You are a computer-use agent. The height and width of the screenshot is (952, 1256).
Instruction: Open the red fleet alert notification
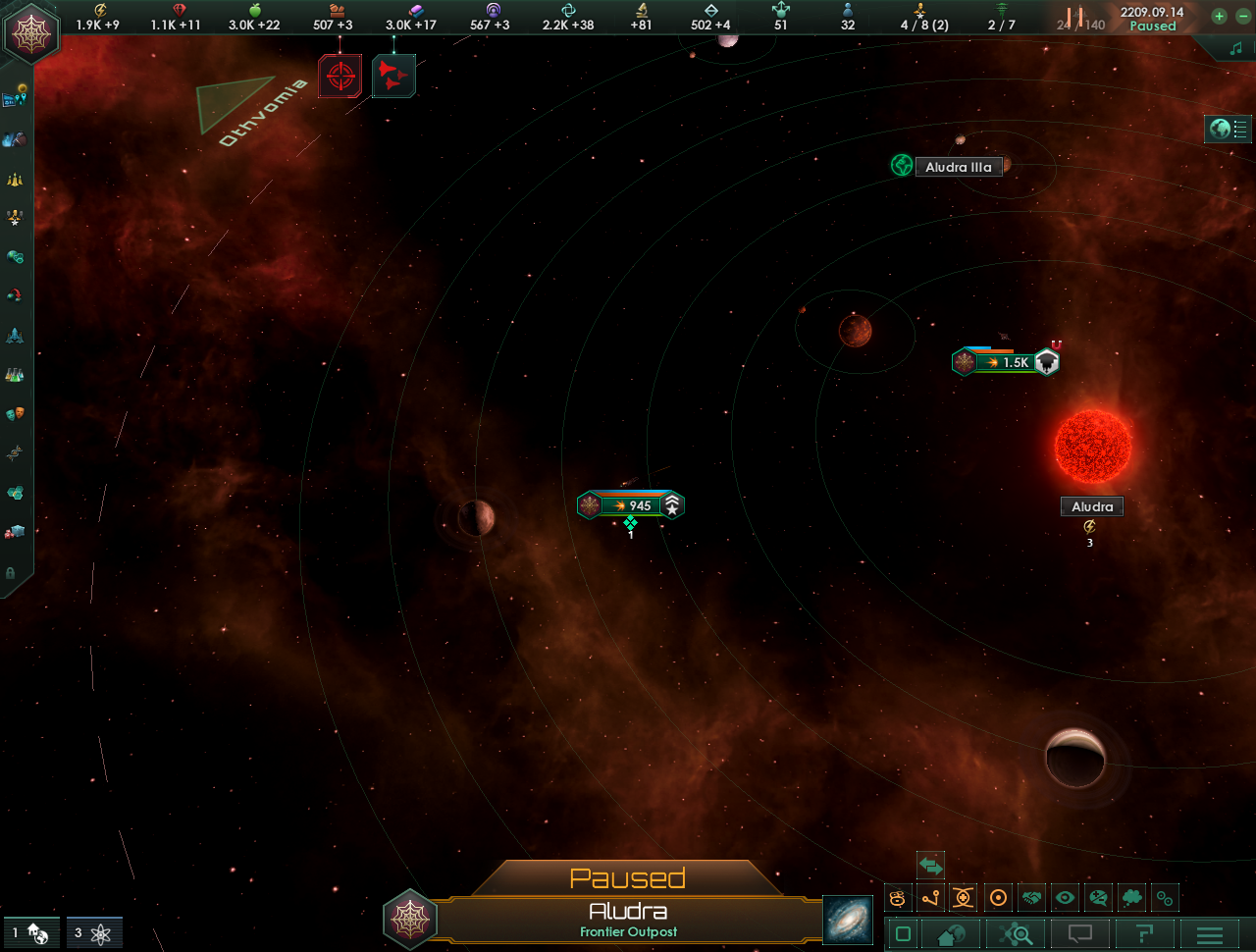pyautogui.click(x=393, y=76)
